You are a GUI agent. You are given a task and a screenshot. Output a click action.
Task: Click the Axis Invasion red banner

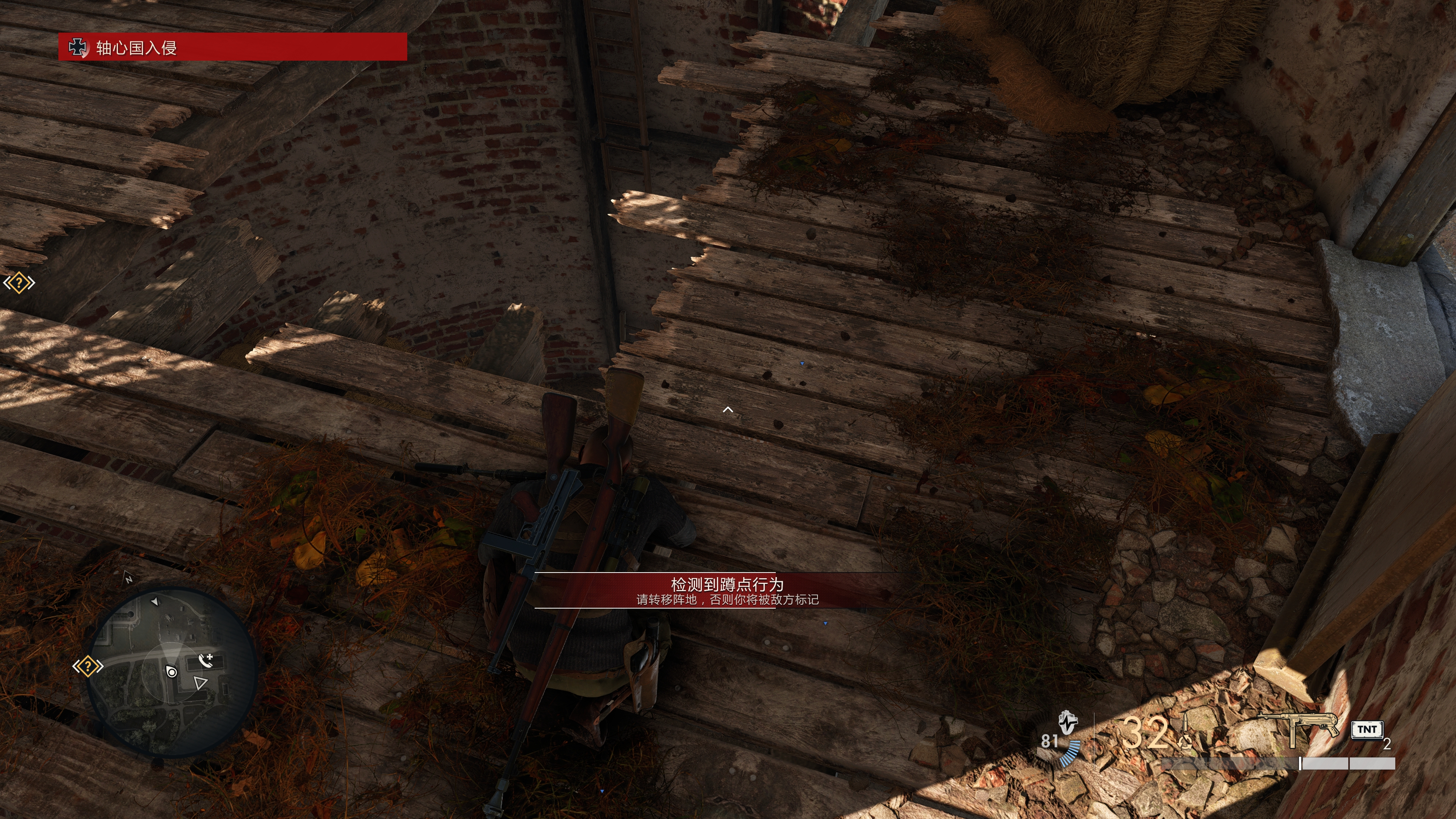232,47
